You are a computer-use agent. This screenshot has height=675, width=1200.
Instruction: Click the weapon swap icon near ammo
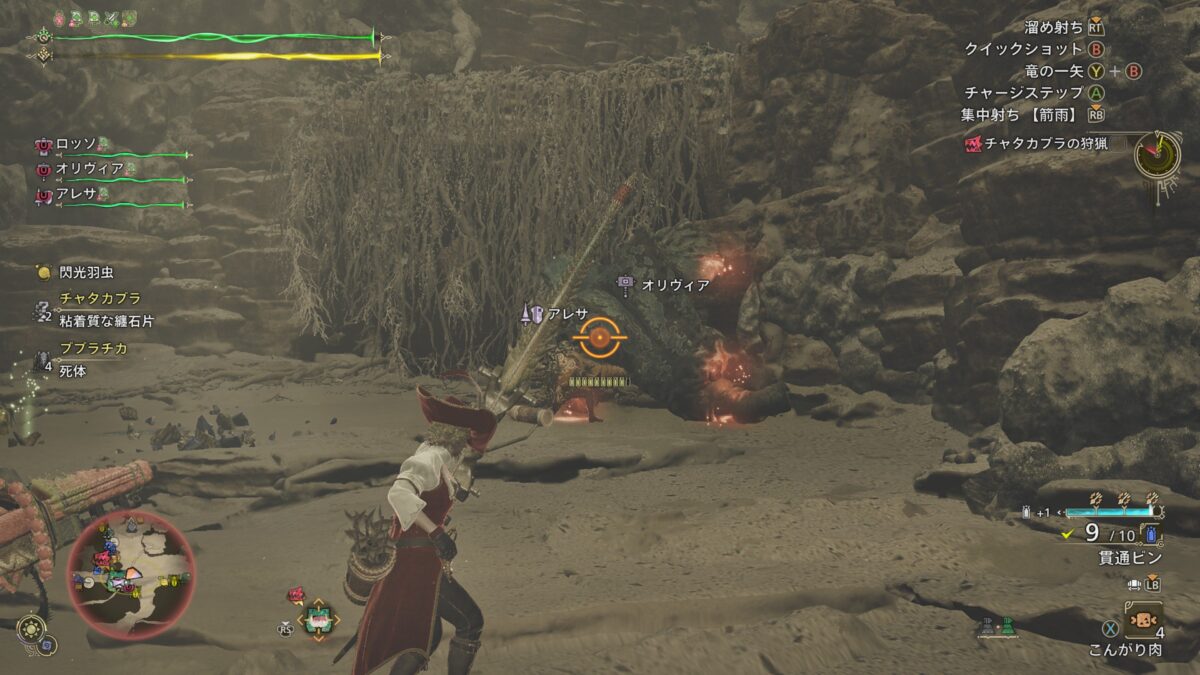pos(1141,583)
